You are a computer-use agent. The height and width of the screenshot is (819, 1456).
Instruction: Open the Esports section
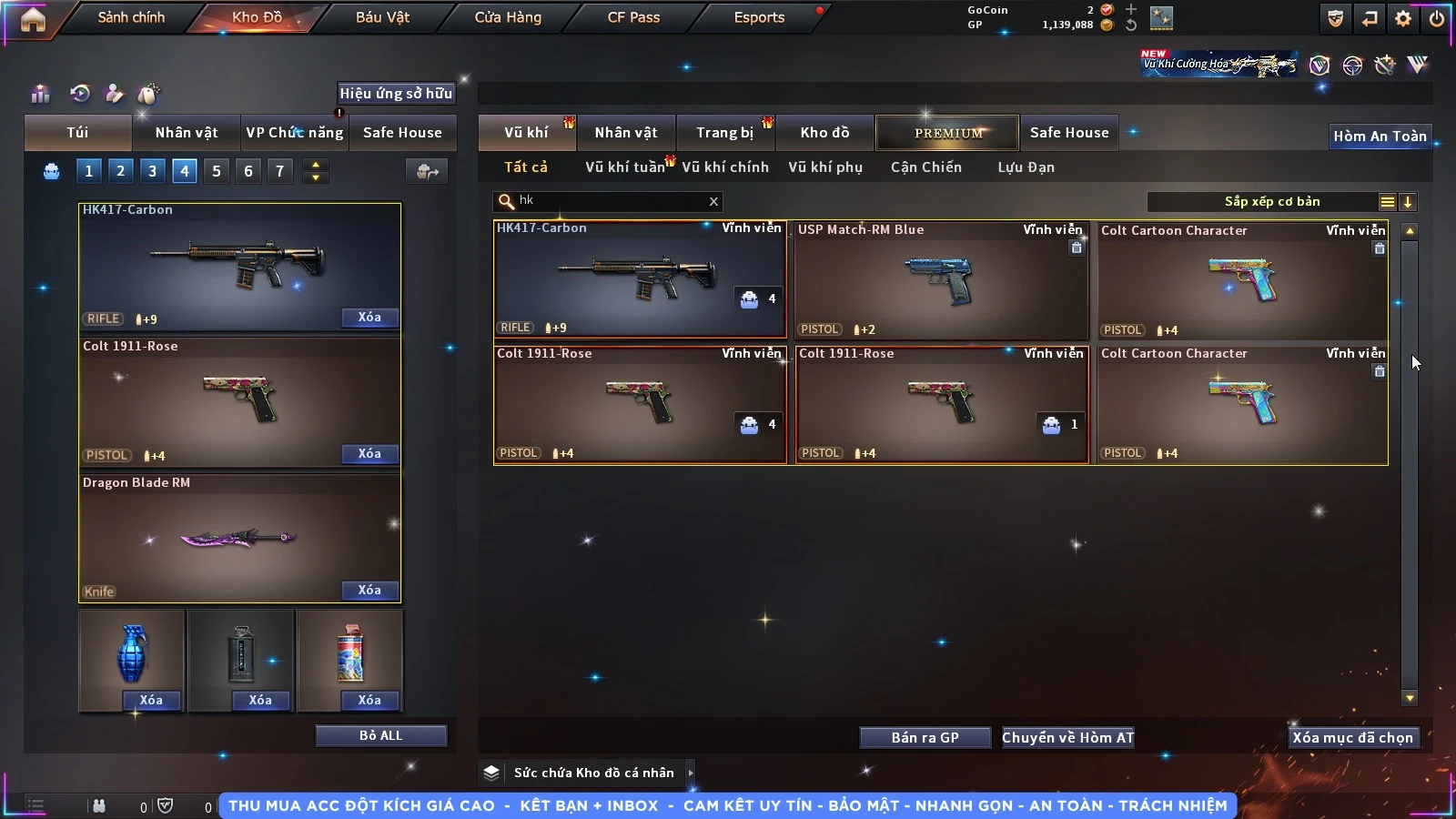coord(759,17)
